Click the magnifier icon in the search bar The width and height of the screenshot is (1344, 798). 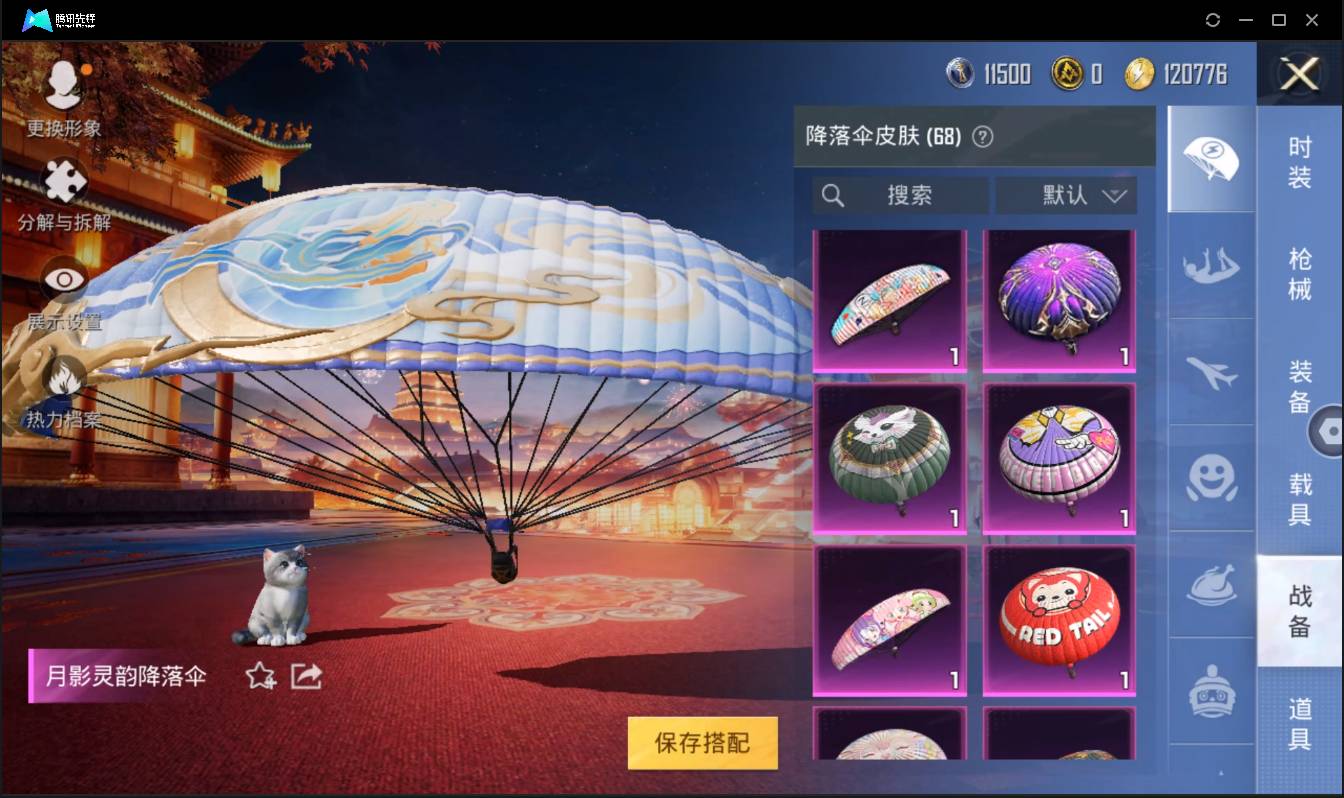point(834,196)
